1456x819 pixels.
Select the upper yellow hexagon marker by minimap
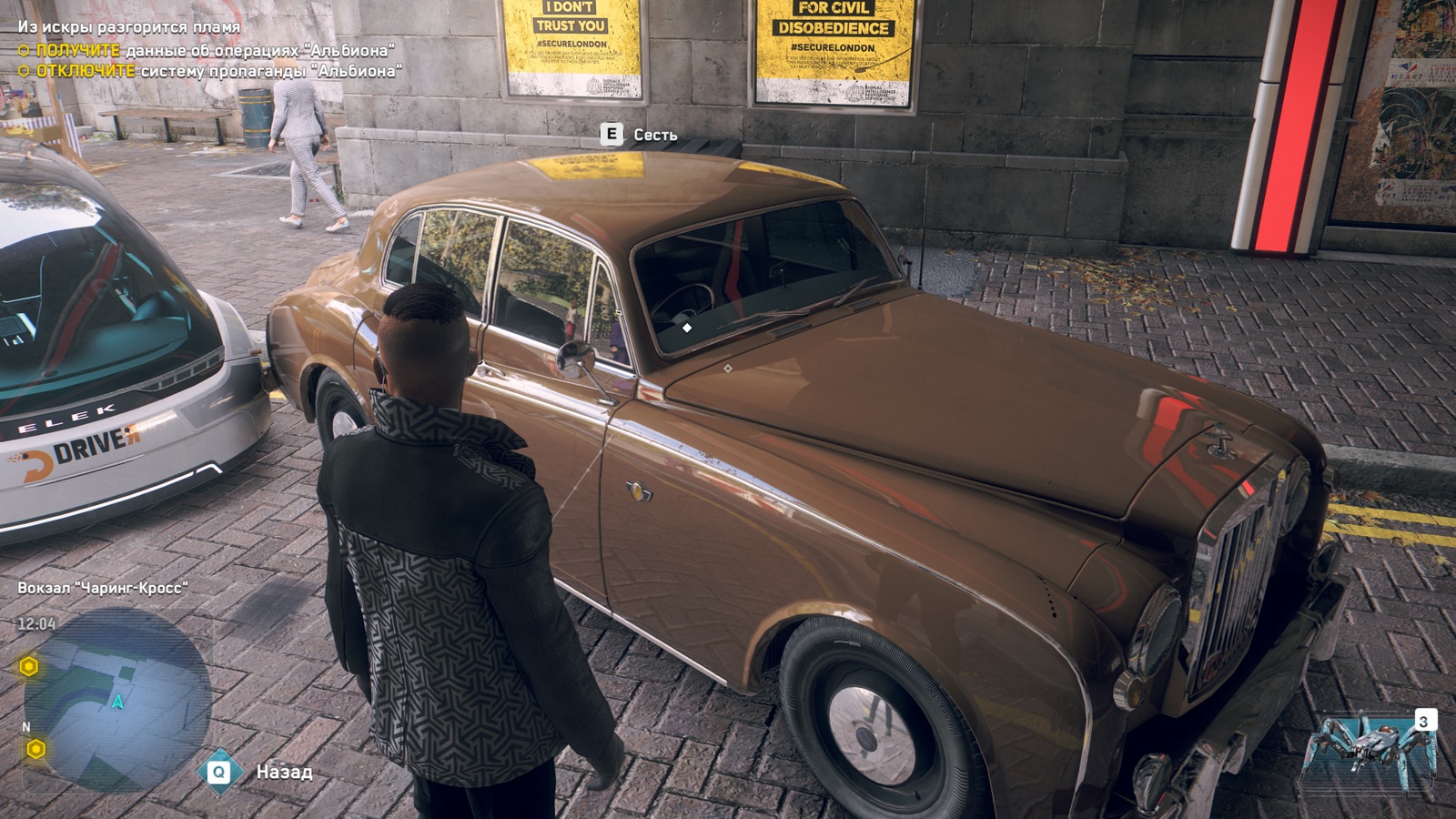coord(29,667)
